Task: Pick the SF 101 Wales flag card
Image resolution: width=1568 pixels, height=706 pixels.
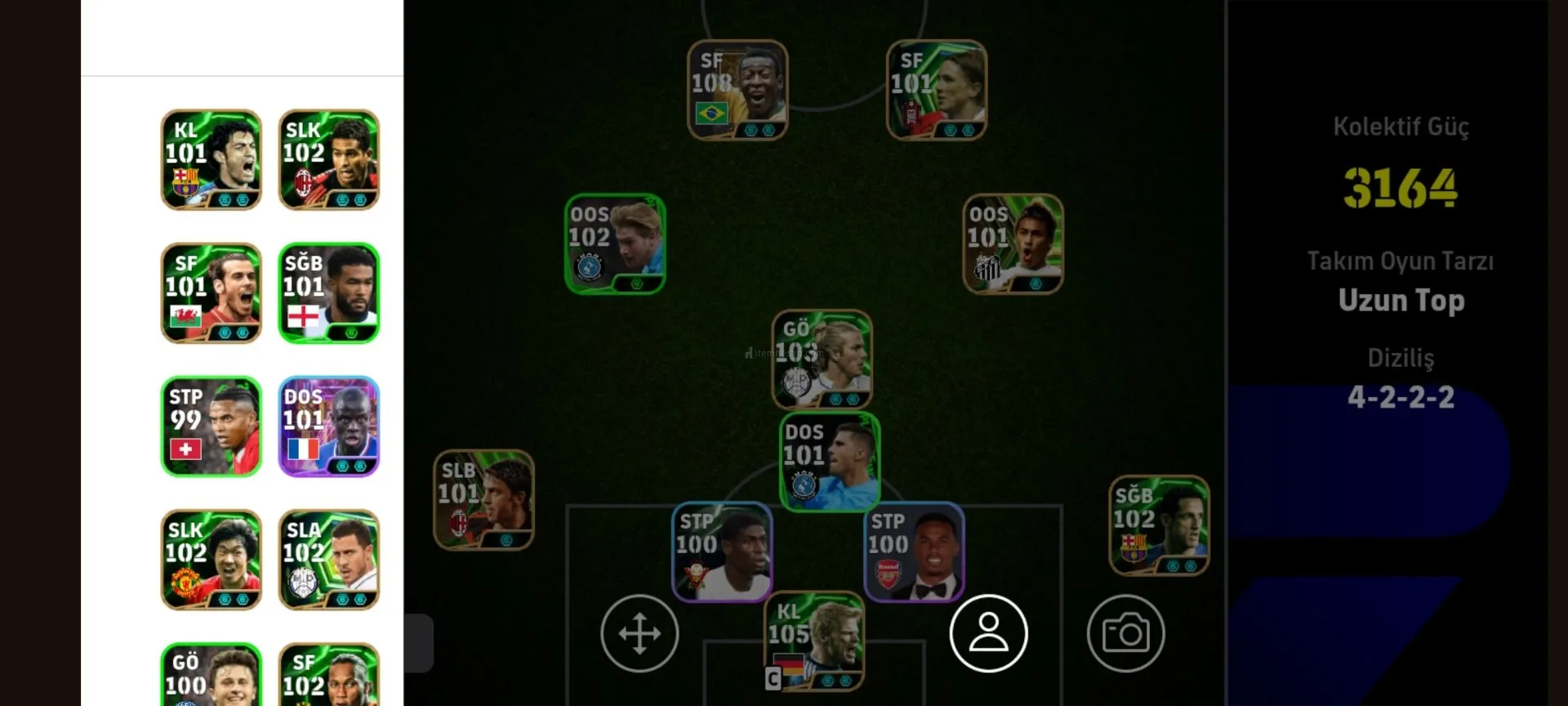Action: [211, 293]
